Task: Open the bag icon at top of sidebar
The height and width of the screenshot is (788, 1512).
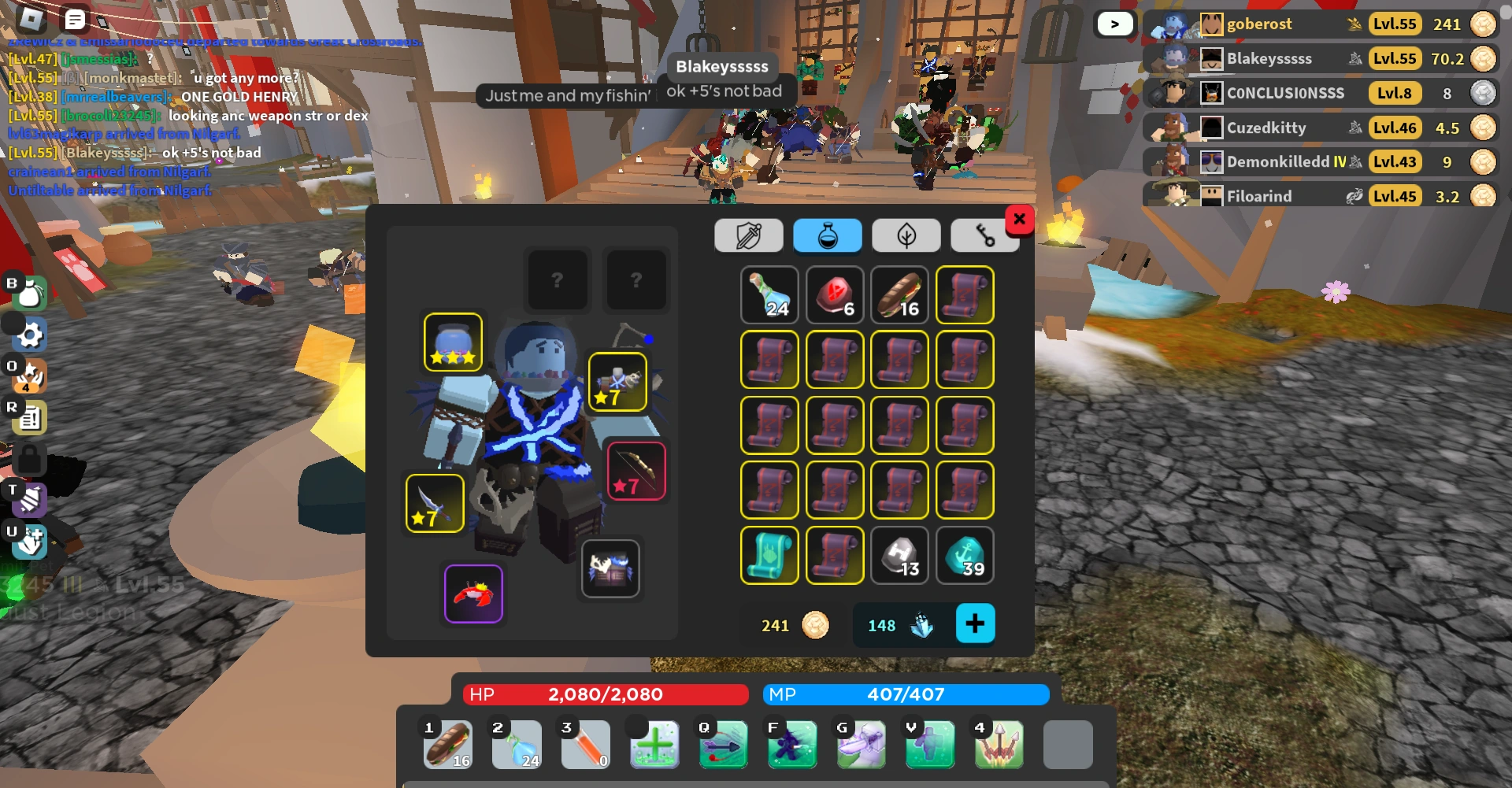Action: tap(29, 293)
